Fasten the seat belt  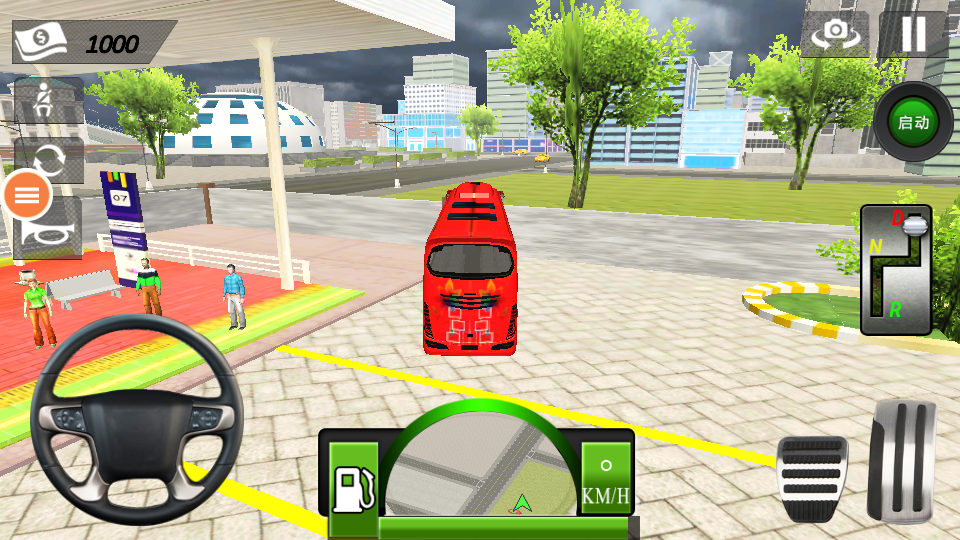tap(47, 100)
